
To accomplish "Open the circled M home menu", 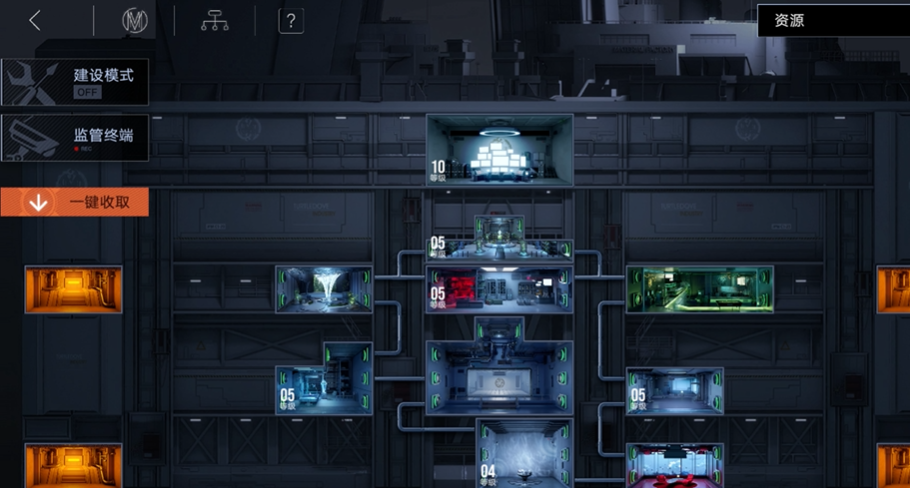I will 134,21.
